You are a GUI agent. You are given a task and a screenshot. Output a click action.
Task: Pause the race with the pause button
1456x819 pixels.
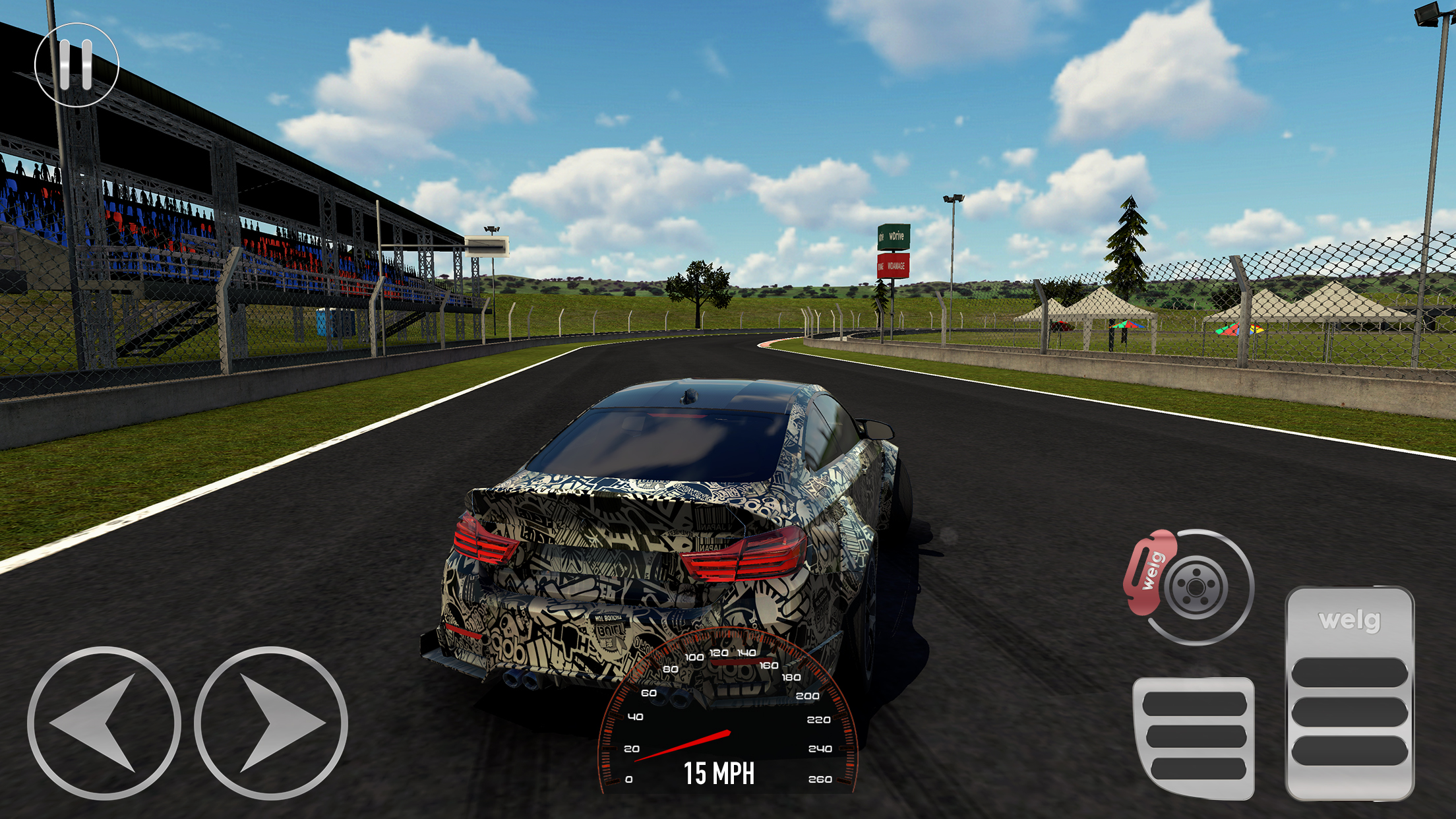click(76, 65)
